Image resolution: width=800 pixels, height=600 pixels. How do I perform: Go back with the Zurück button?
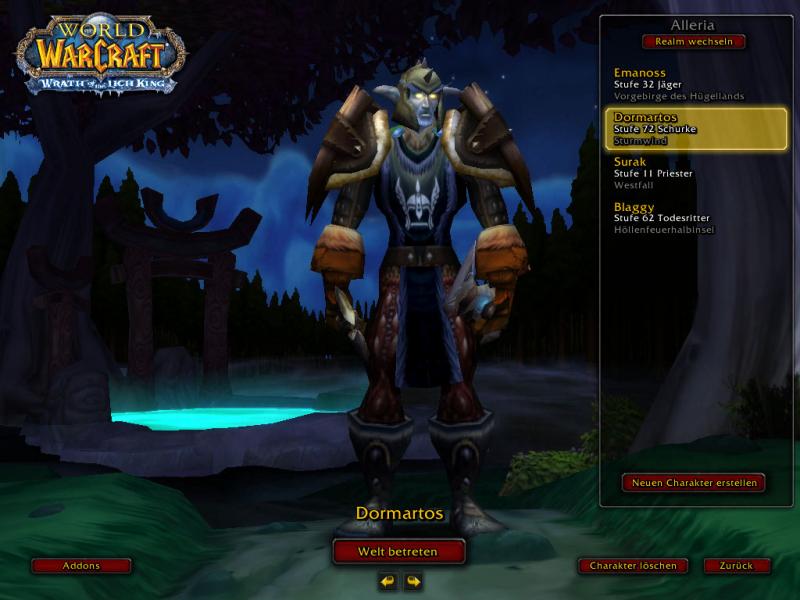(x=736, y=565)
